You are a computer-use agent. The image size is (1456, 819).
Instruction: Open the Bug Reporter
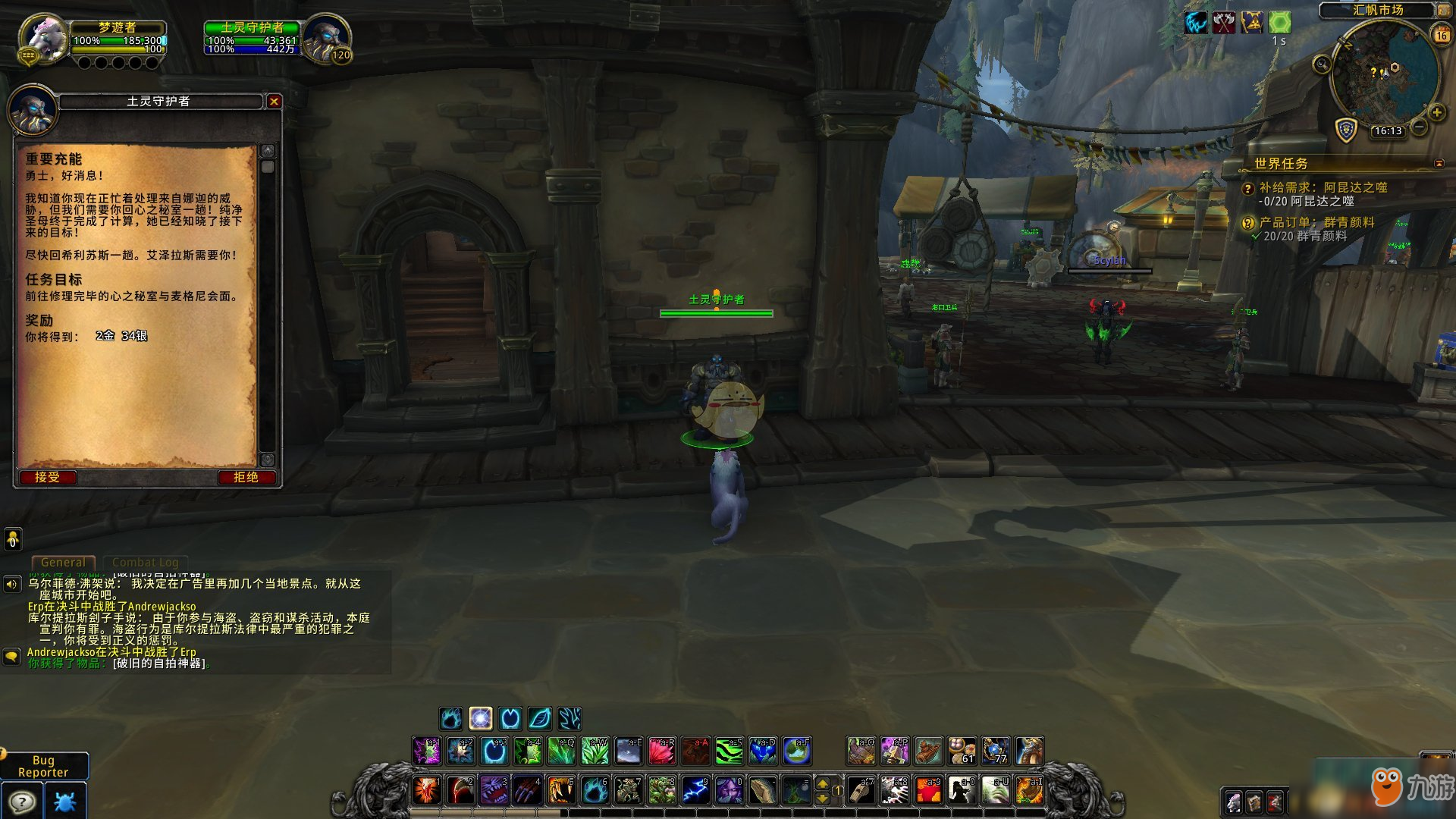pyautogui.click(x=43, y=766)
